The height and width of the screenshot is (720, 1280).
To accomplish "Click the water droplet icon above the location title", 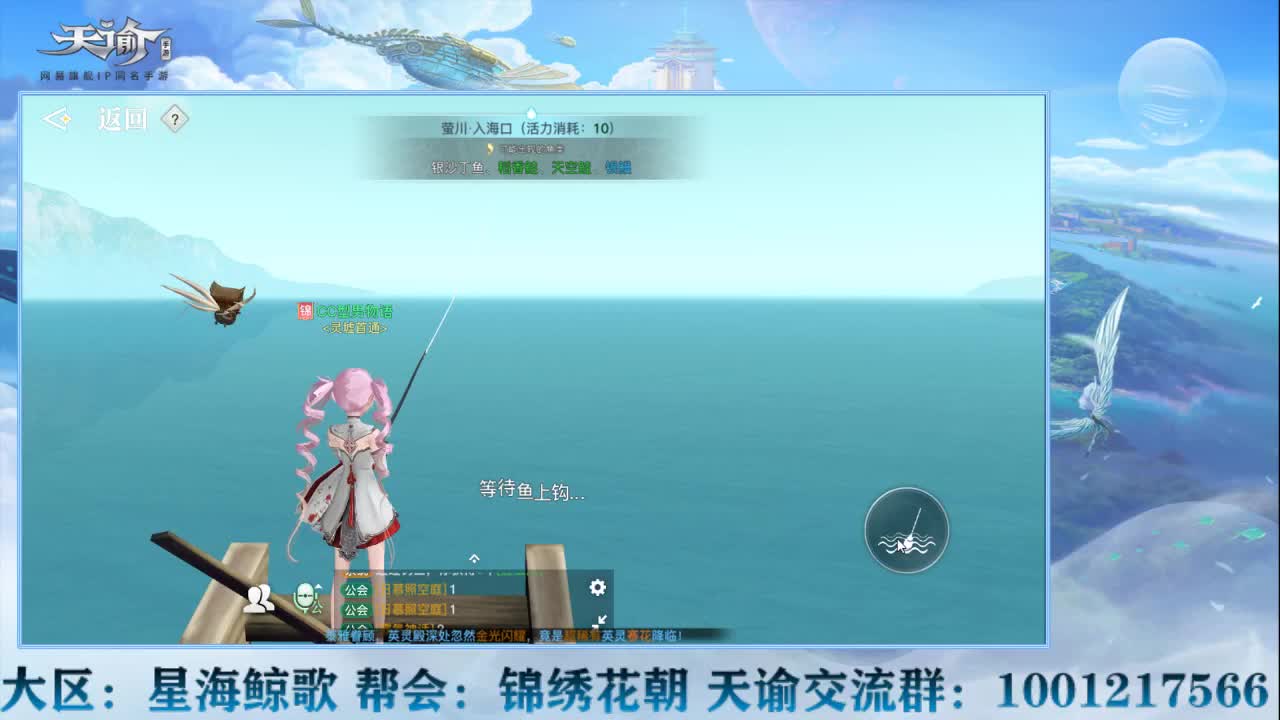I will click(x=530, y=112).
